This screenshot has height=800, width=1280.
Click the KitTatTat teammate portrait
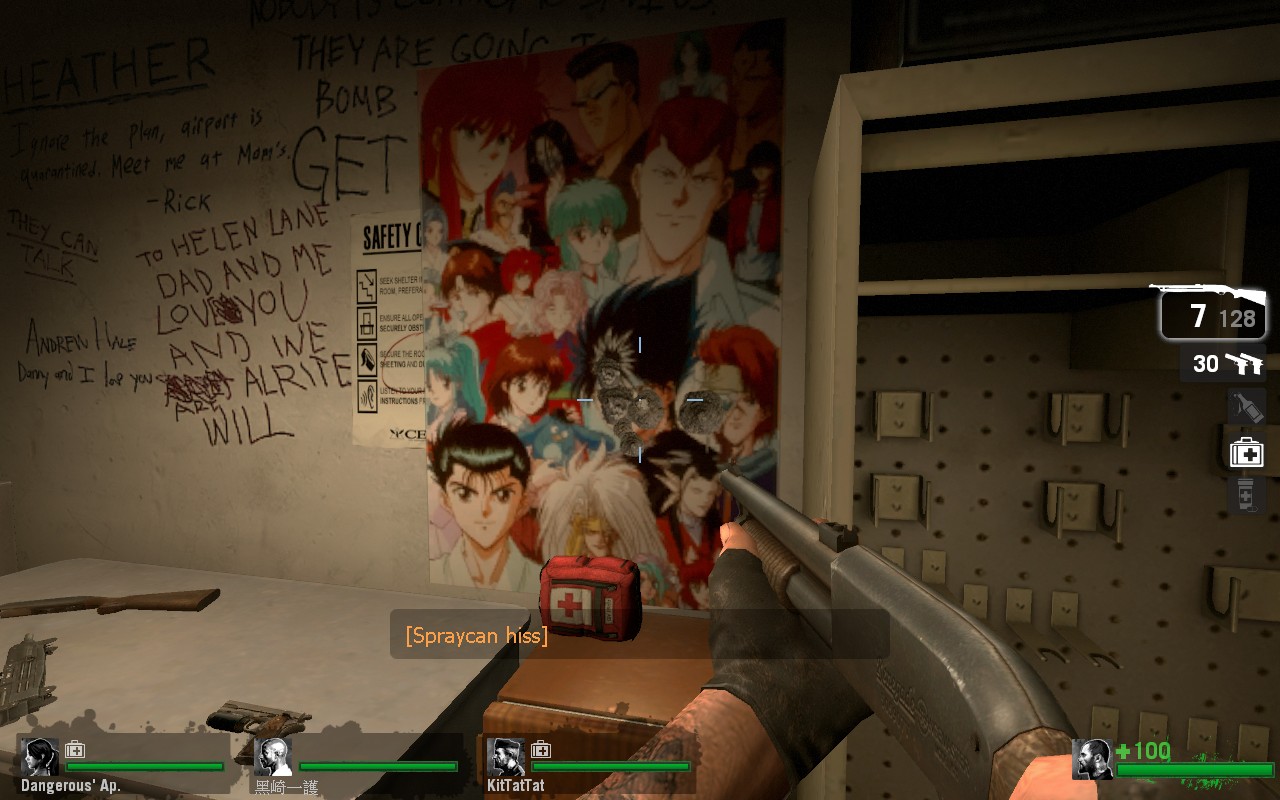(x=506, y=757)
